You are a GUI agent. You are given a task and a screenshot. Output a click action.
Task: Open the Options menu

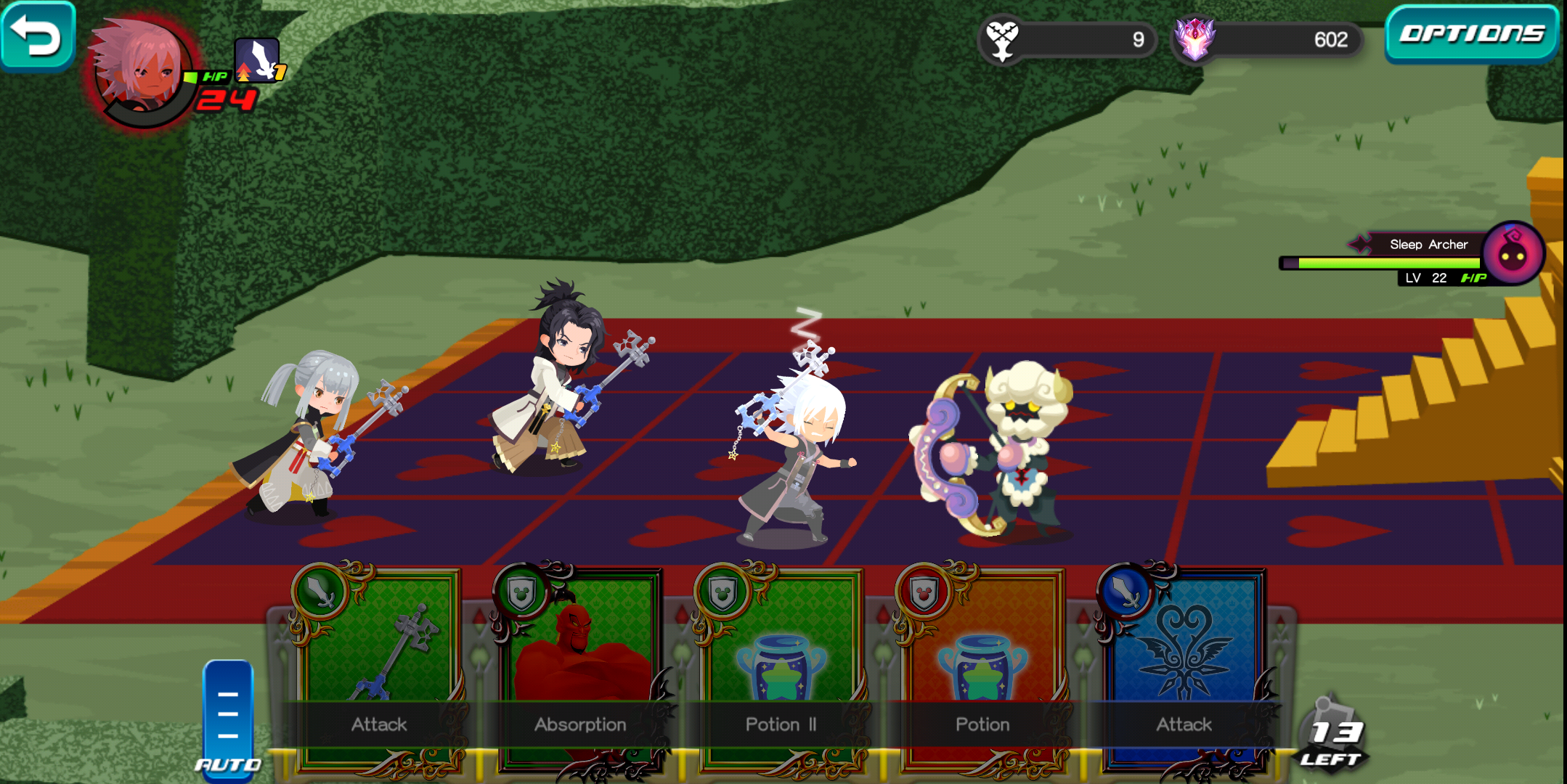point(1470,34)
